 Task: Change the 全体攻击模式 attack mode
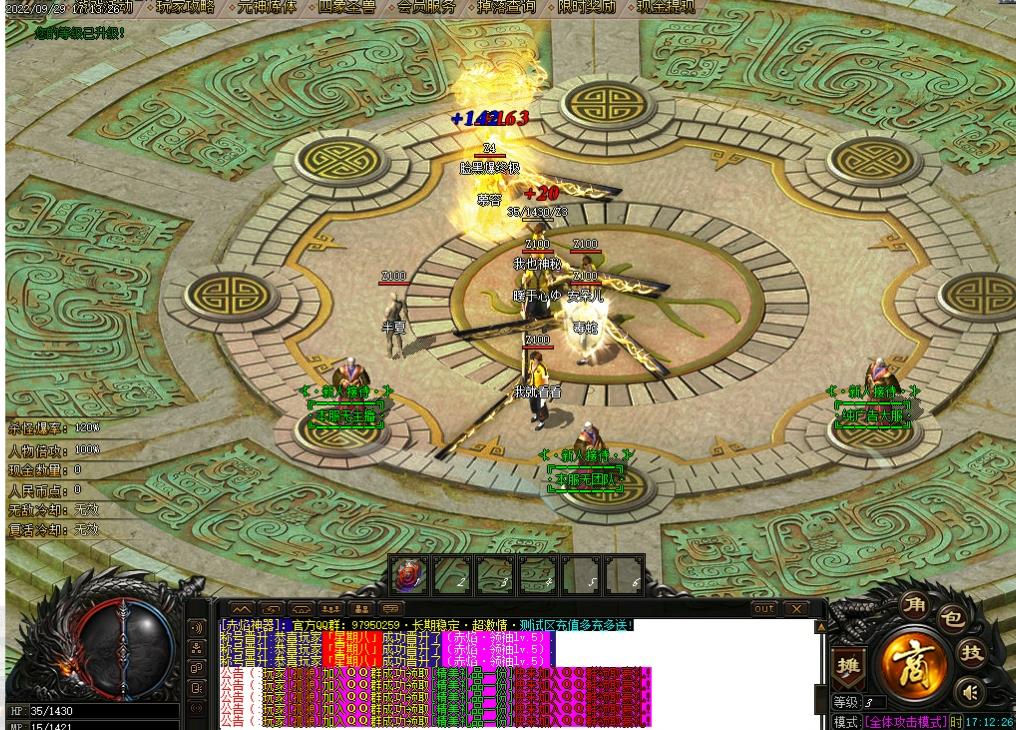pos(905,721)
